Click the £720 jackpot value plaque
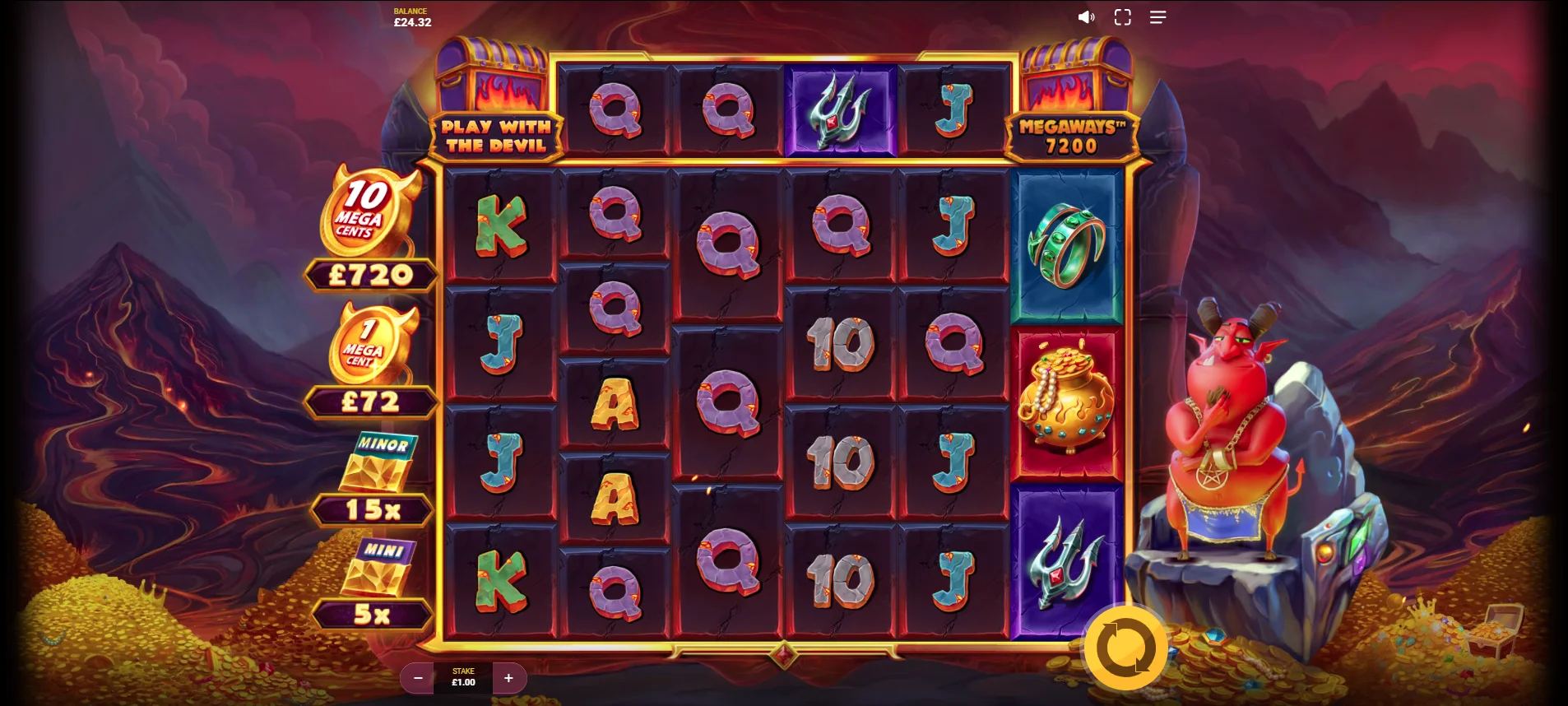The height and width of the screenshot is (706, 1568). point(370,274)
